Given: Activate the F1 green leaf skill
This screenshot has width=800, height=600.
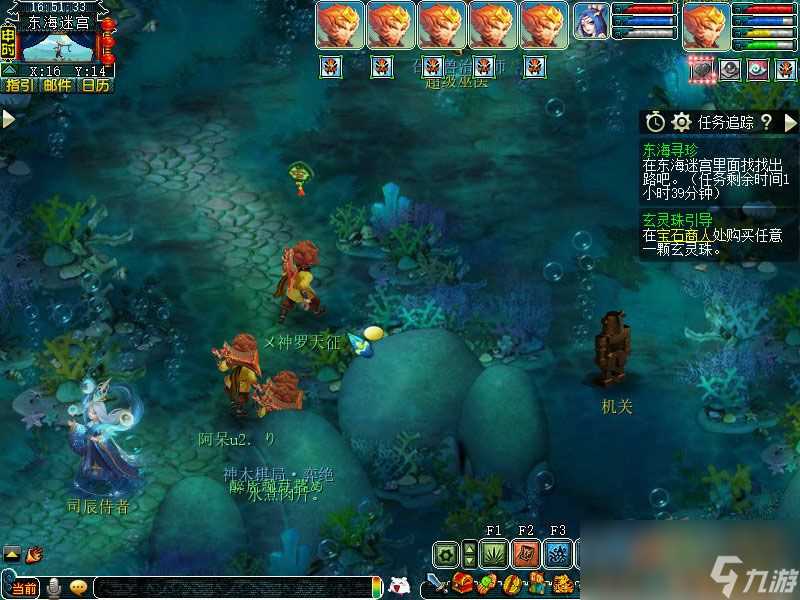Looking at the screenshot, I should [493, 553].
